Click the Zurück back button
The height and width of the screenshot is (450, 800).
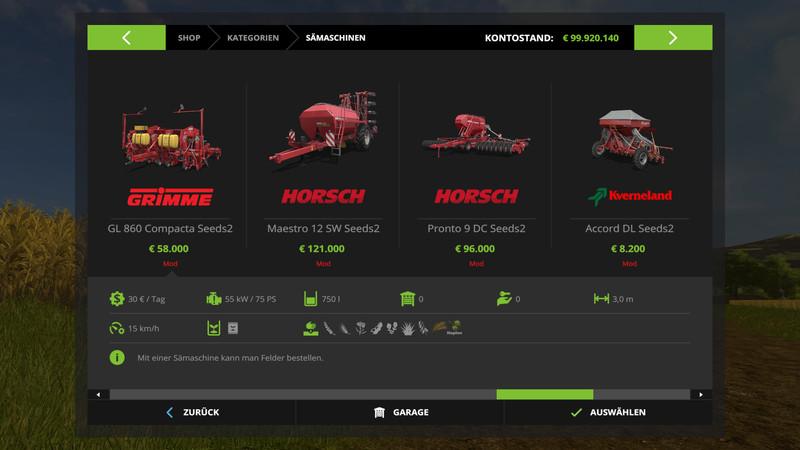192,412
